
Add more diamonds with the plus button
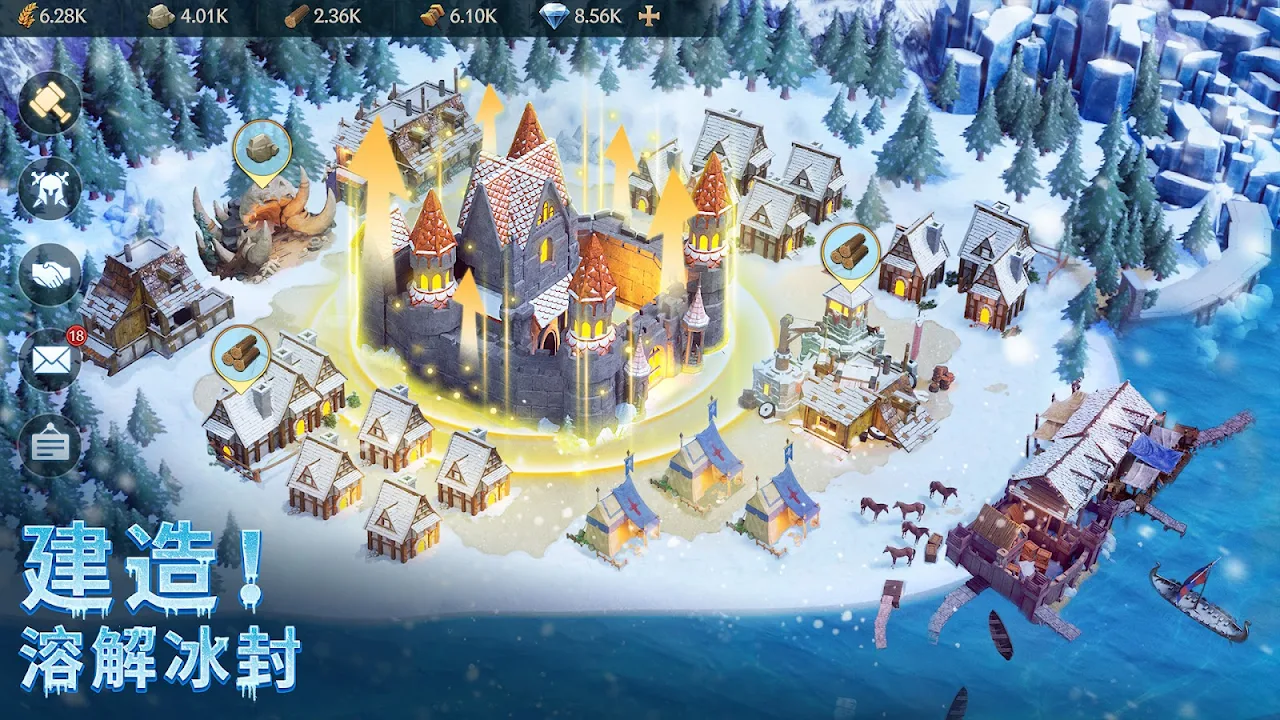click(650, 17)
